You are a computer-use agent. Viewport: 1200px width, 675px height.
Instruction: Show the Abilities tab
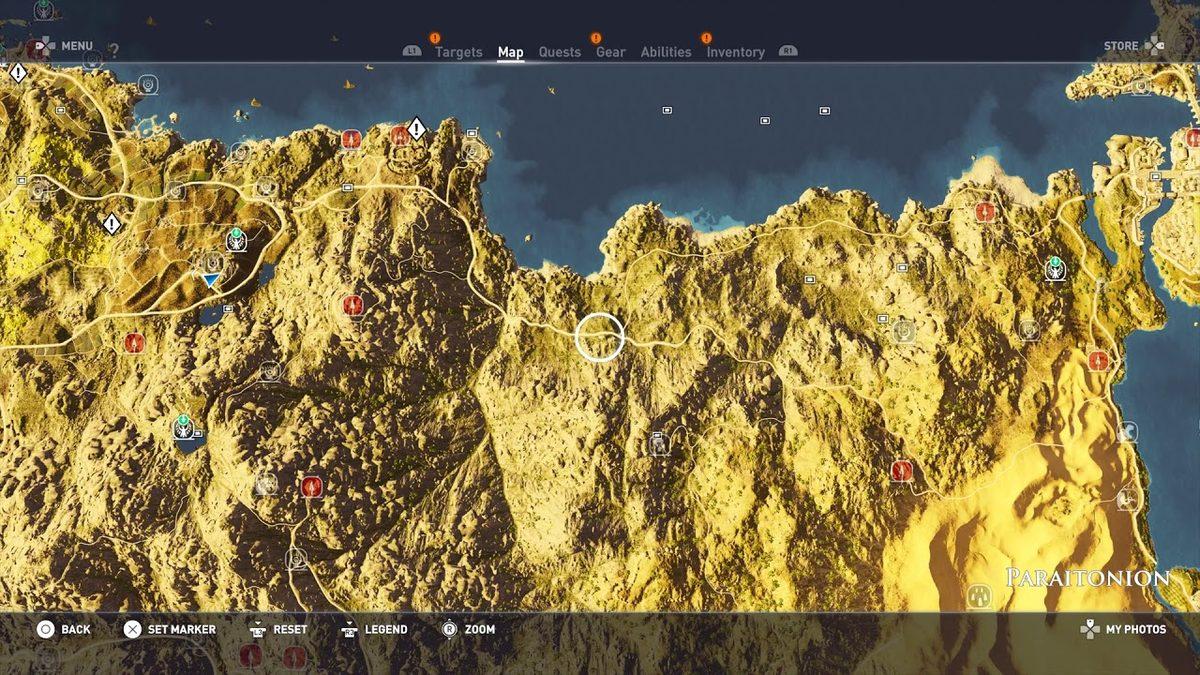pos(665,52)
